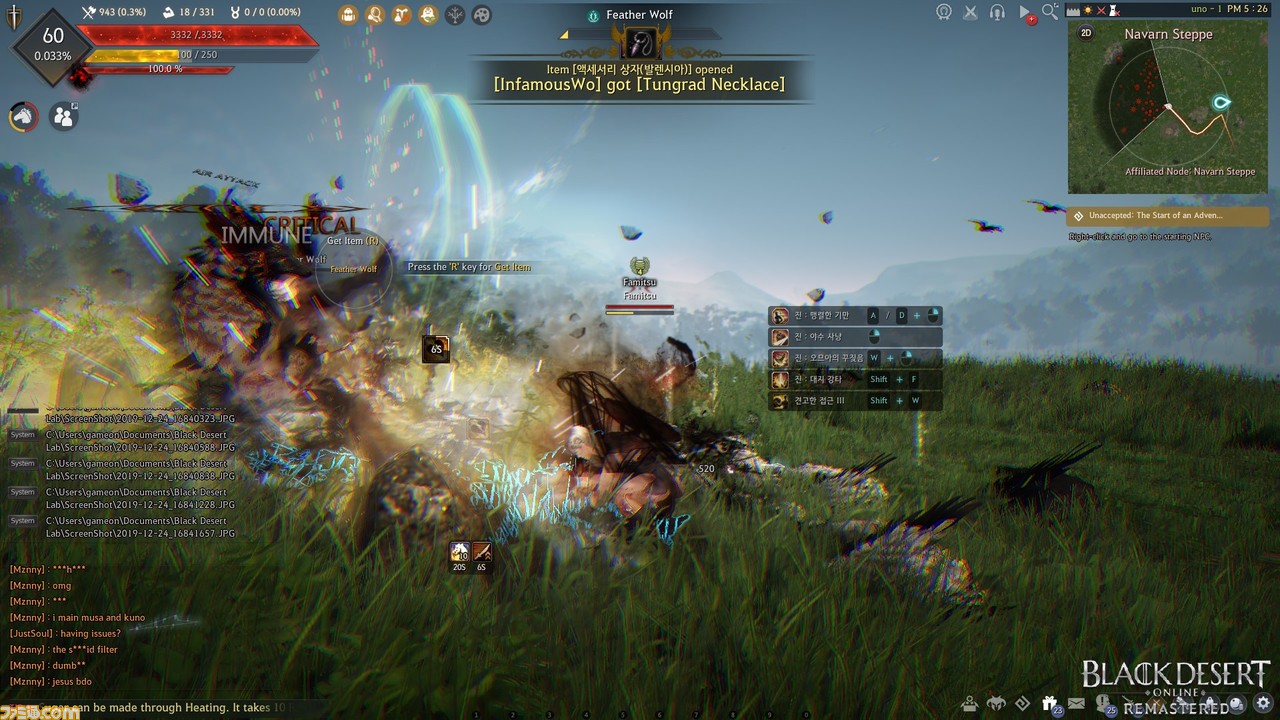This screenshot has height=720, width=1280.
Task: Open the backpack icon in the top bar
Action: (348, 15)
